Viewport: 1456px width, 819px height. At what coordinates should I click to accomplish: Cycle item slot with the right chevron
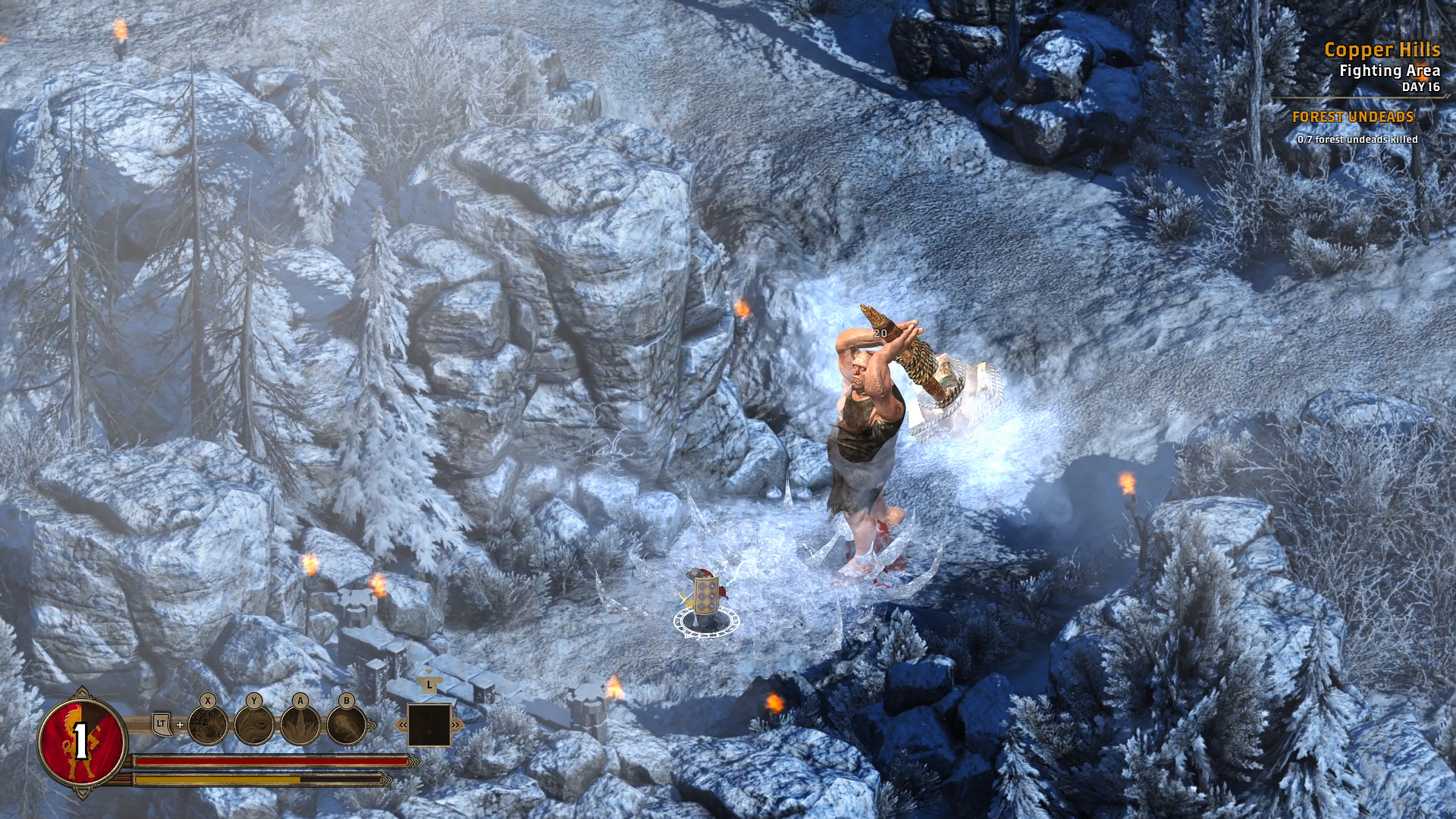click(456, 726)
